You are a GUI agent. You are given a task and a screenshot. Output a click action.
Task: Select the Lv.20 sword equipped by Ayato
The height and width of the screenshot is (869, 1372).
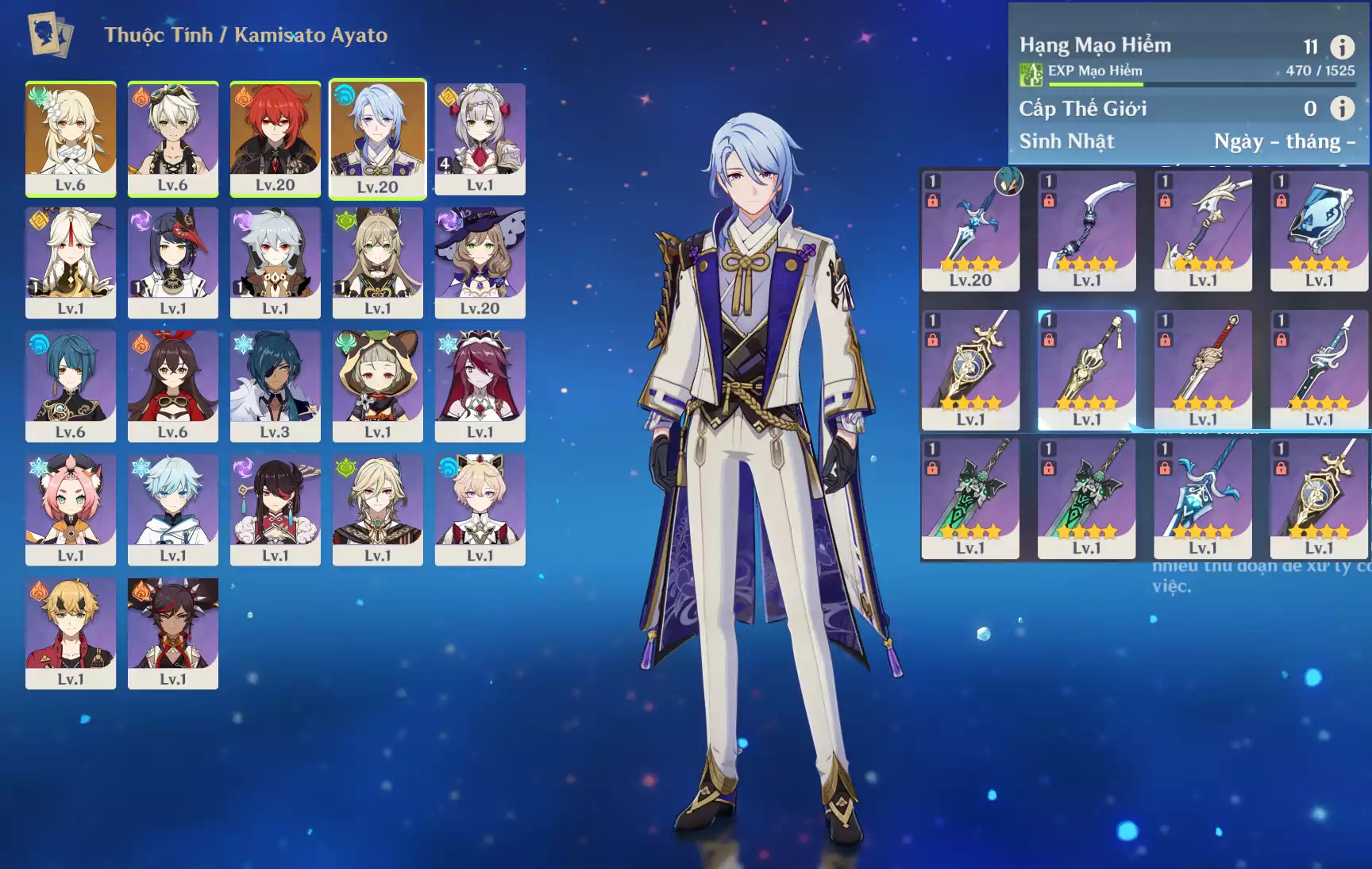(970, 230)
